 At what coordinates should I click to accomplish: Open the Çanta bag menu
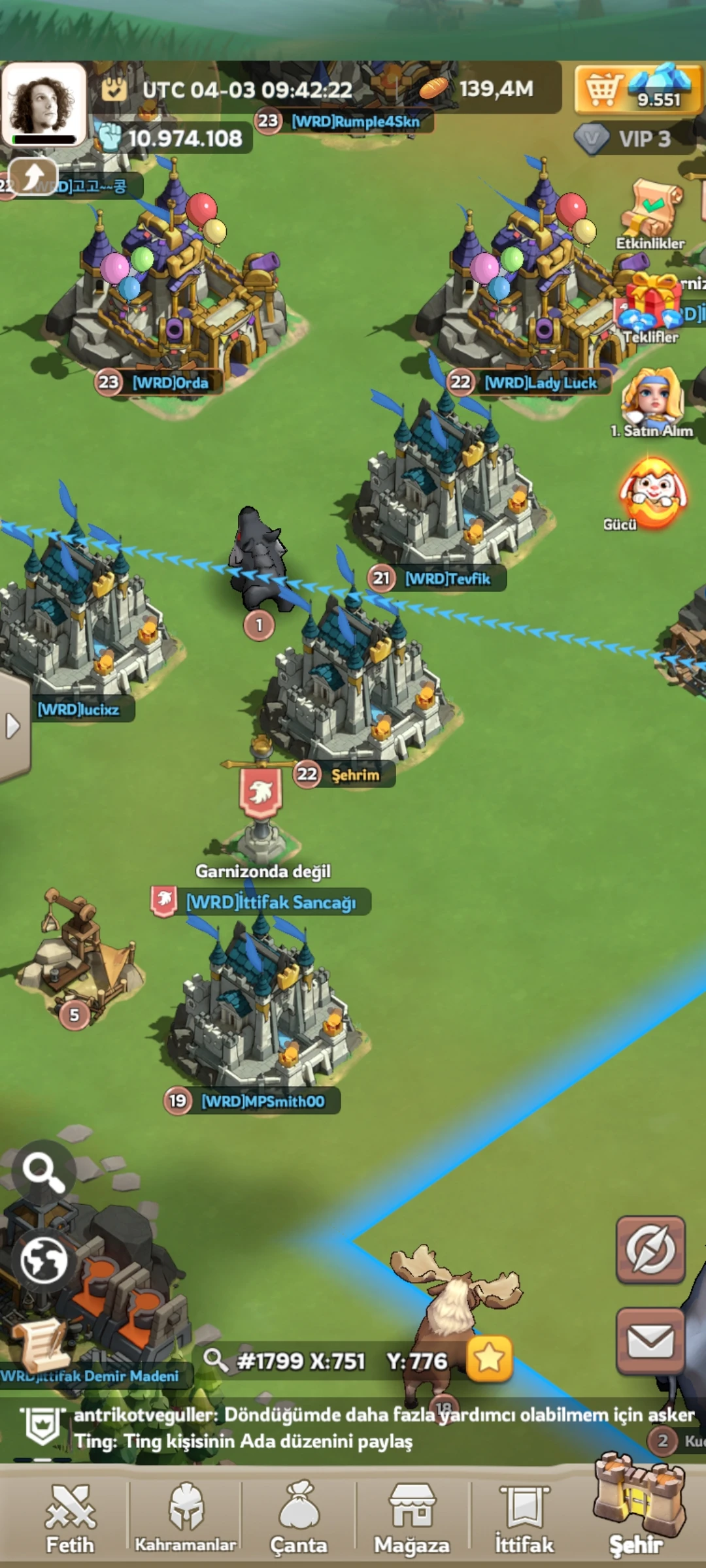[299, 1518]
